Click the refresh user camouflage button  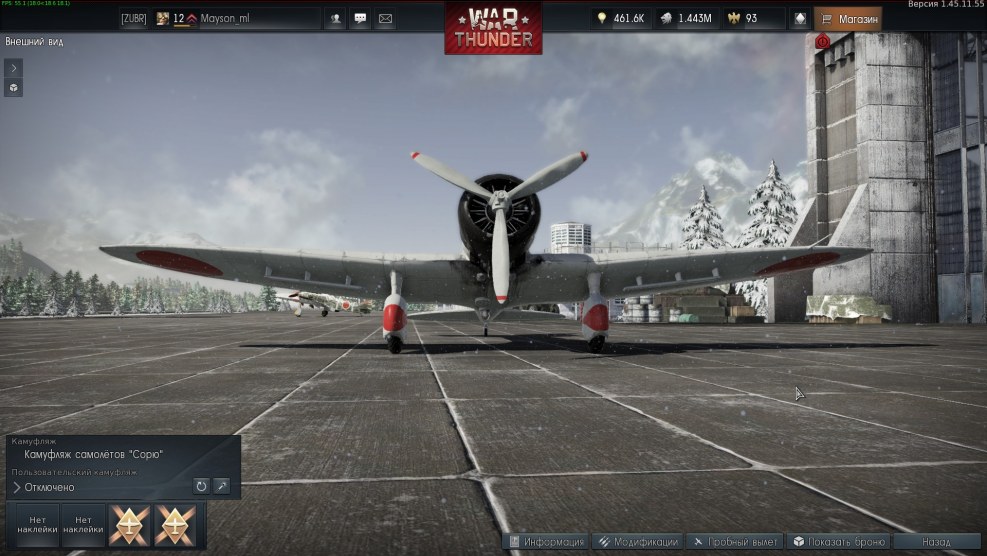click(x=201, y=486)
